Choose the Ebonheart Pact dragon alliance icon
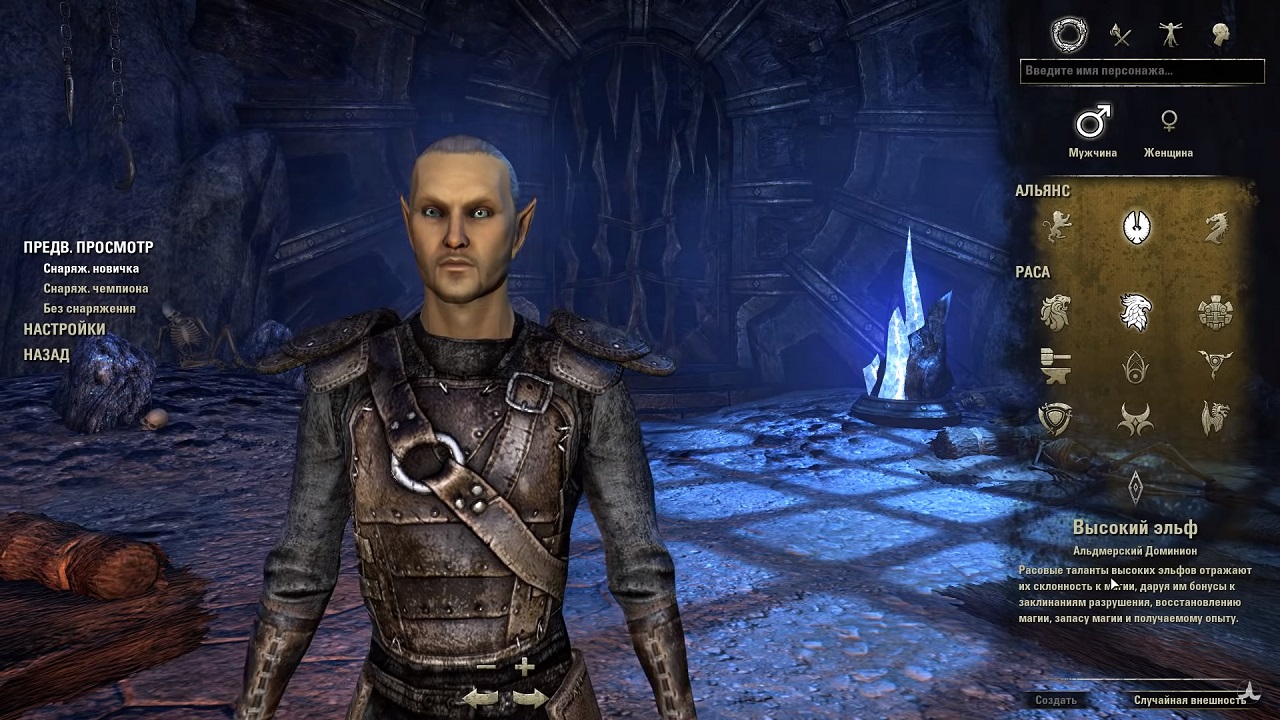Image resolution: width=1280 pixels, height=720 pixels. point(1215,227)
